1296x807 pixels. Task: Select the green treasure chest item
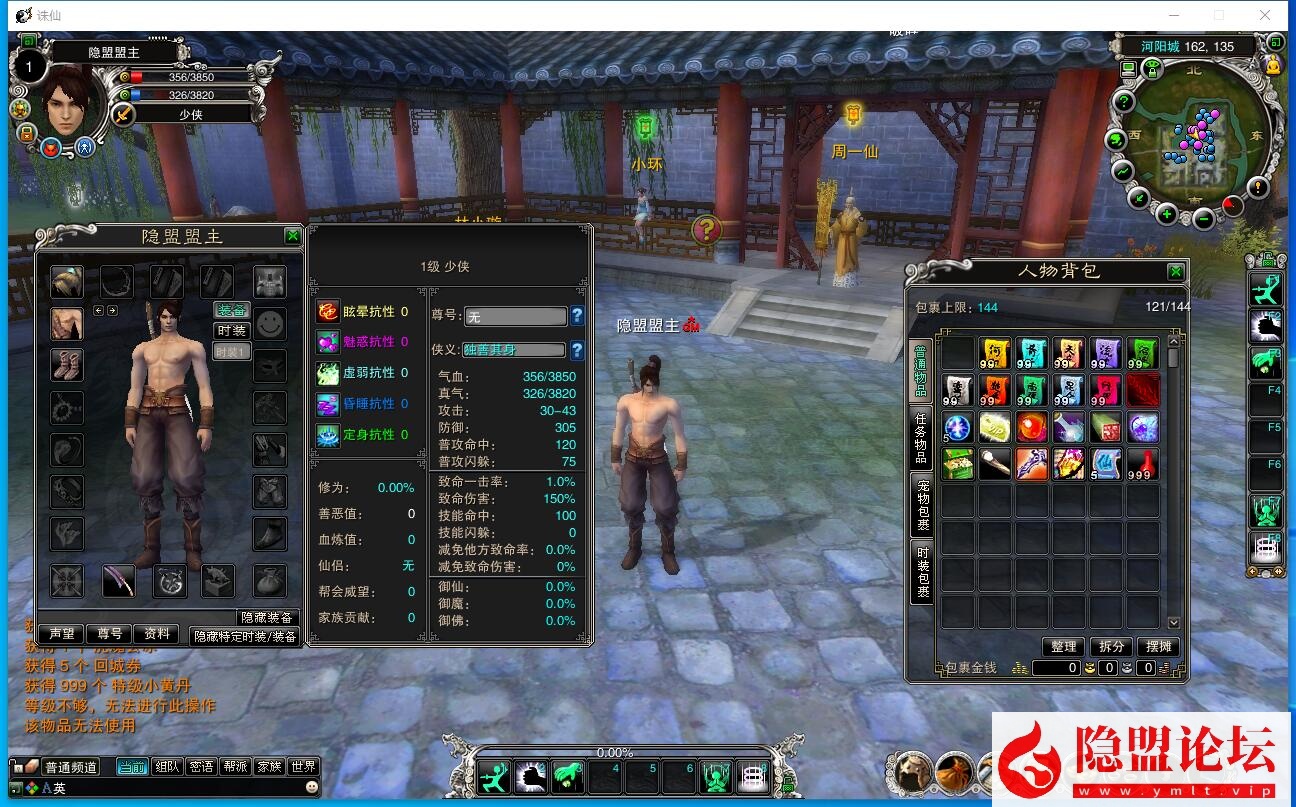(x=957, y=464)
